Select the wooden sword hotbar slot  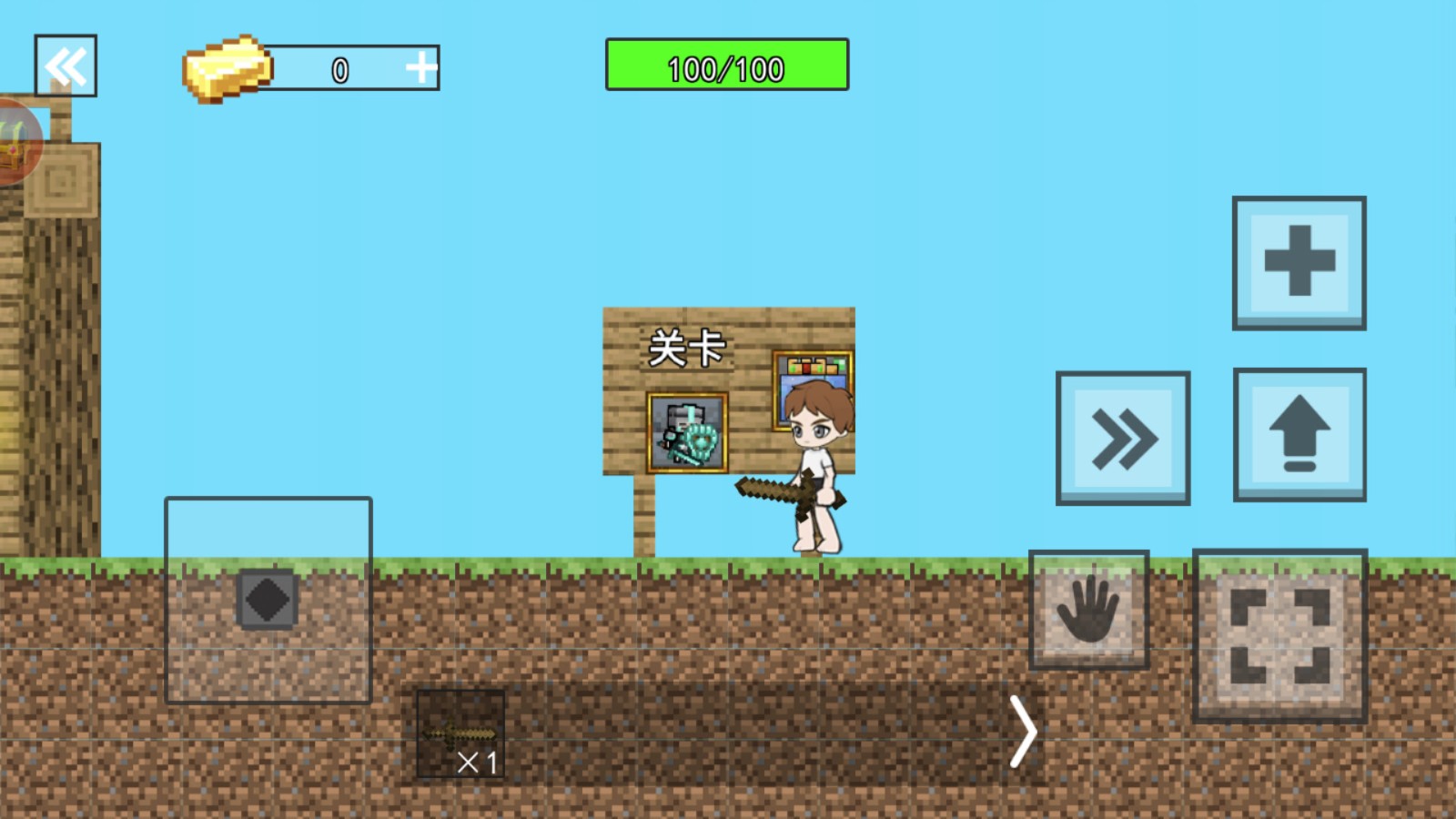(460, 733)
